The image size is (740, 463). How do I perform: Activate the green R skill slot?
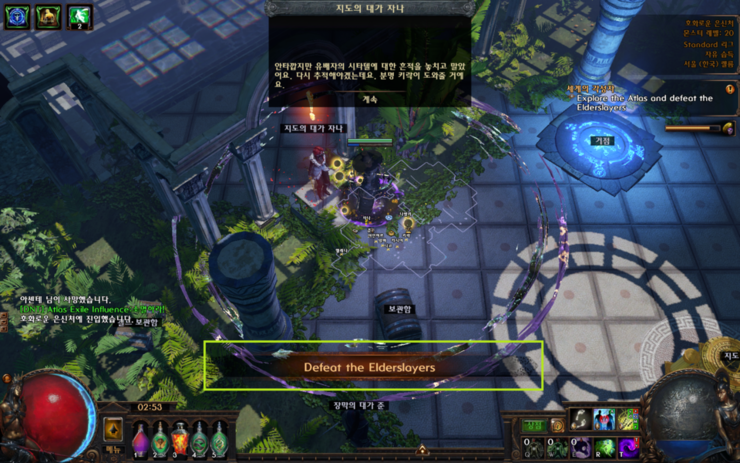point(604,447)
